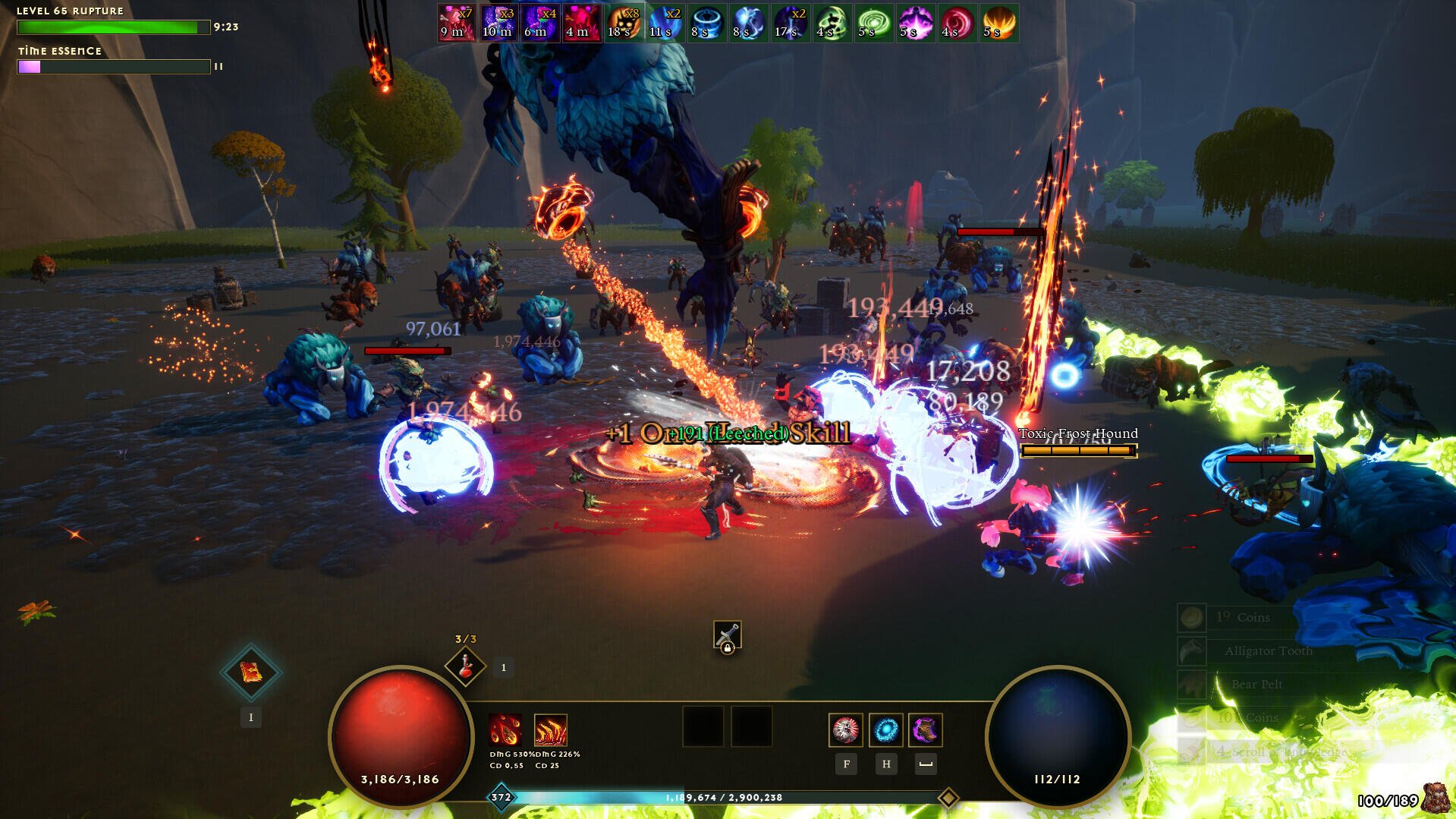Click the 19 Coins pickup notification

tap(1244, 617)
